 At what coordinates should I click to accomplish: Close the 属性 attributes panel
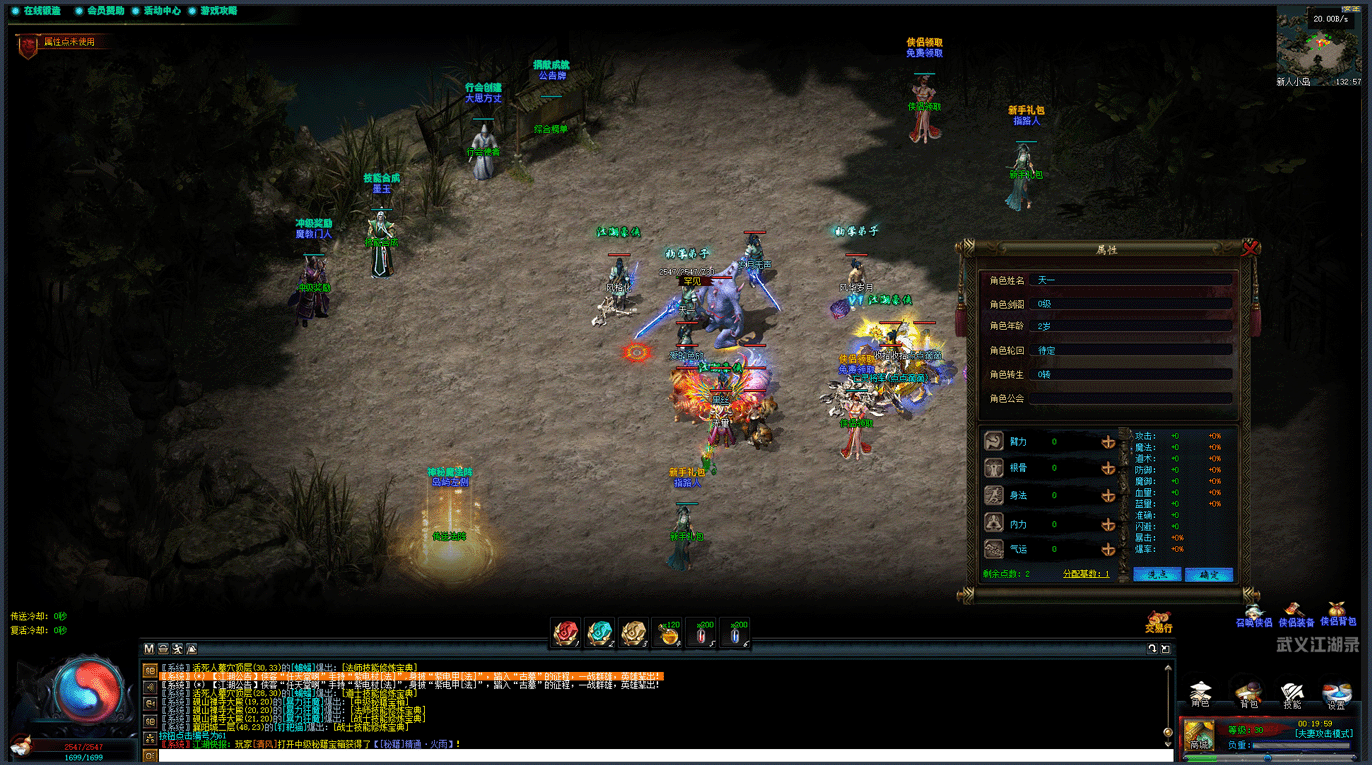1250,247
